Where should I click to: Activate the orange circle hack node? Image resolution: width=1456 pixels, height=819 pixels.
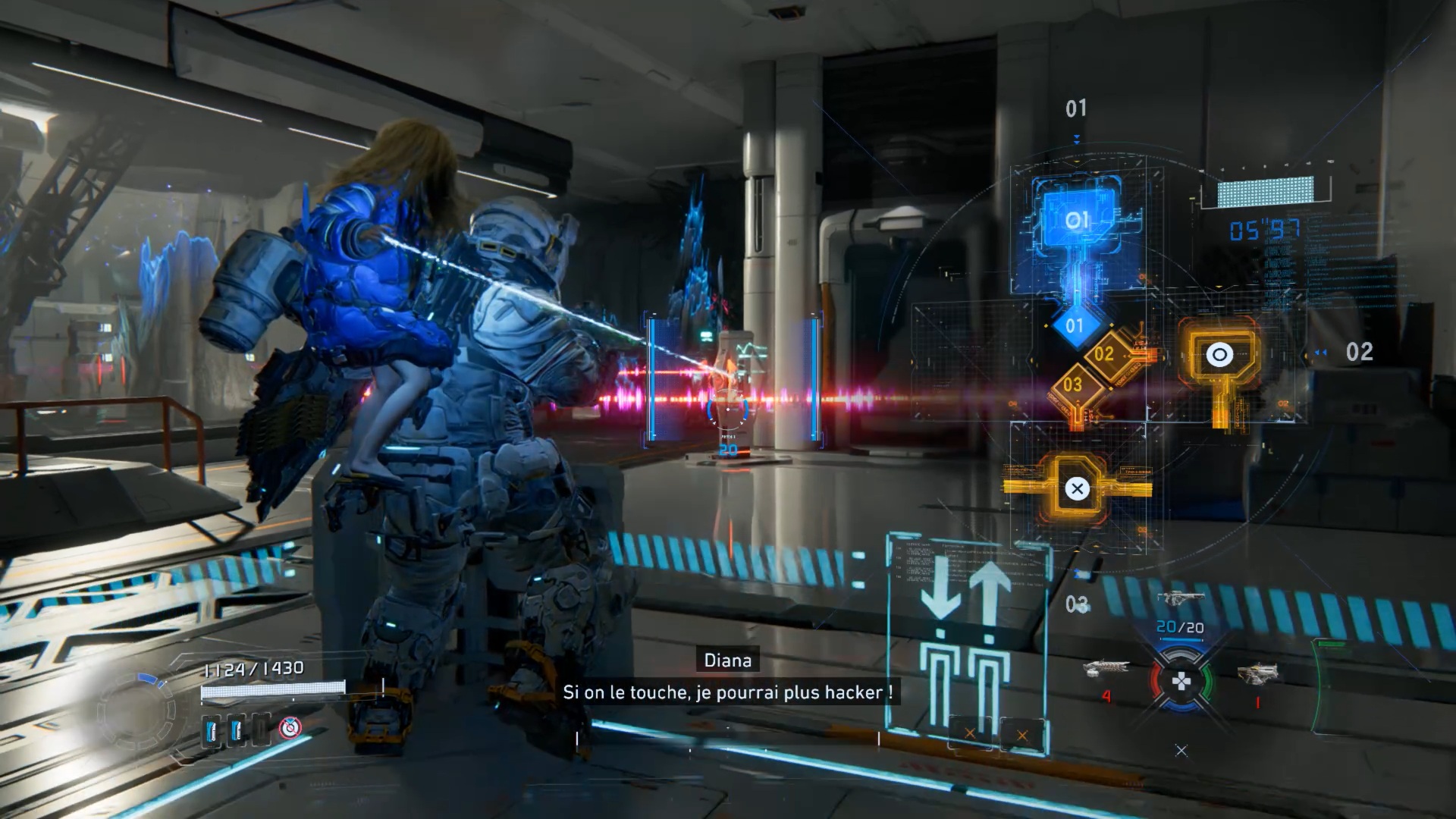pos(1219,355)
